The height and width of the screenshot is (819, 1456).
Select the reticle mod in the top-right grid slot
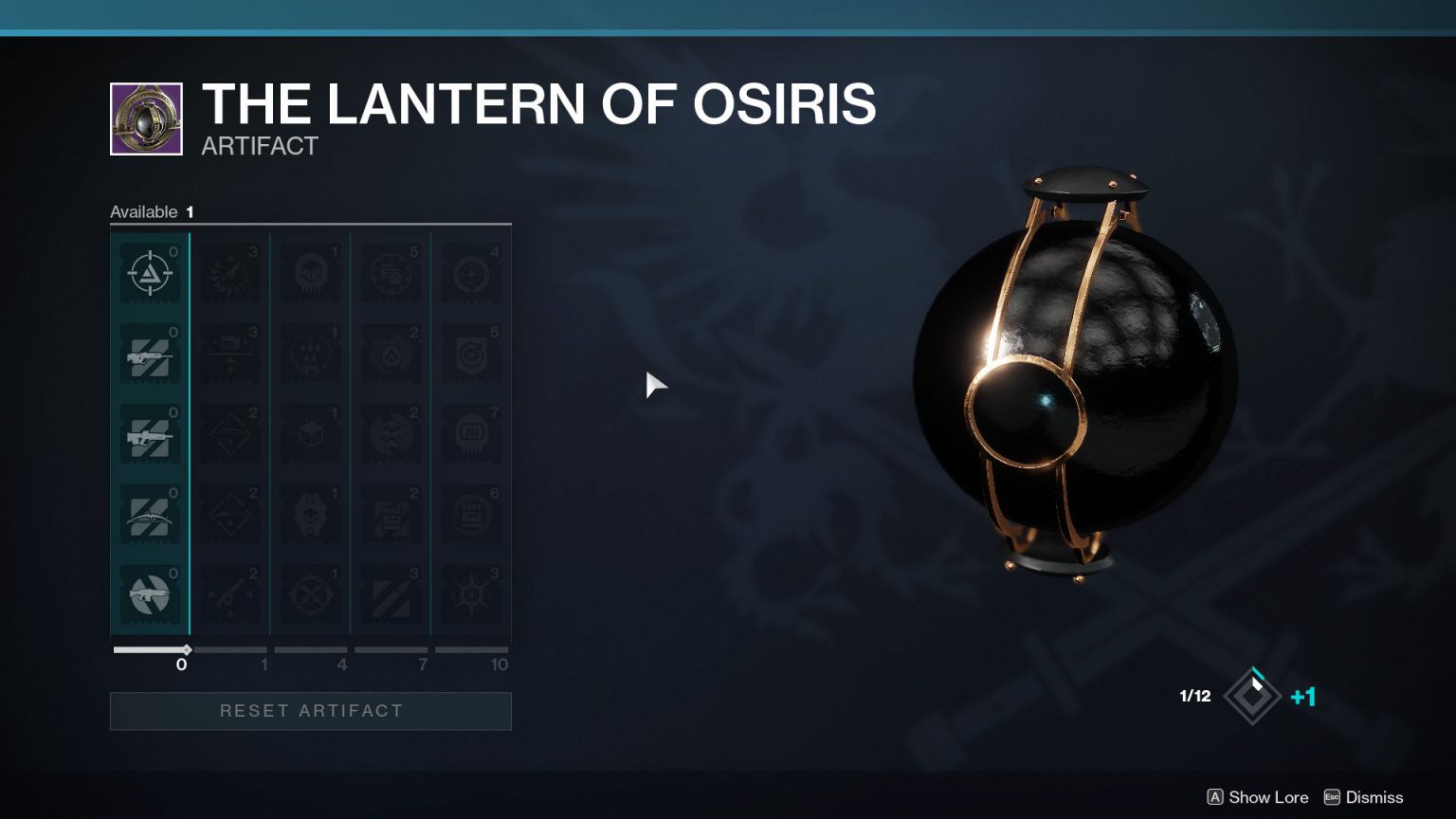471,272
